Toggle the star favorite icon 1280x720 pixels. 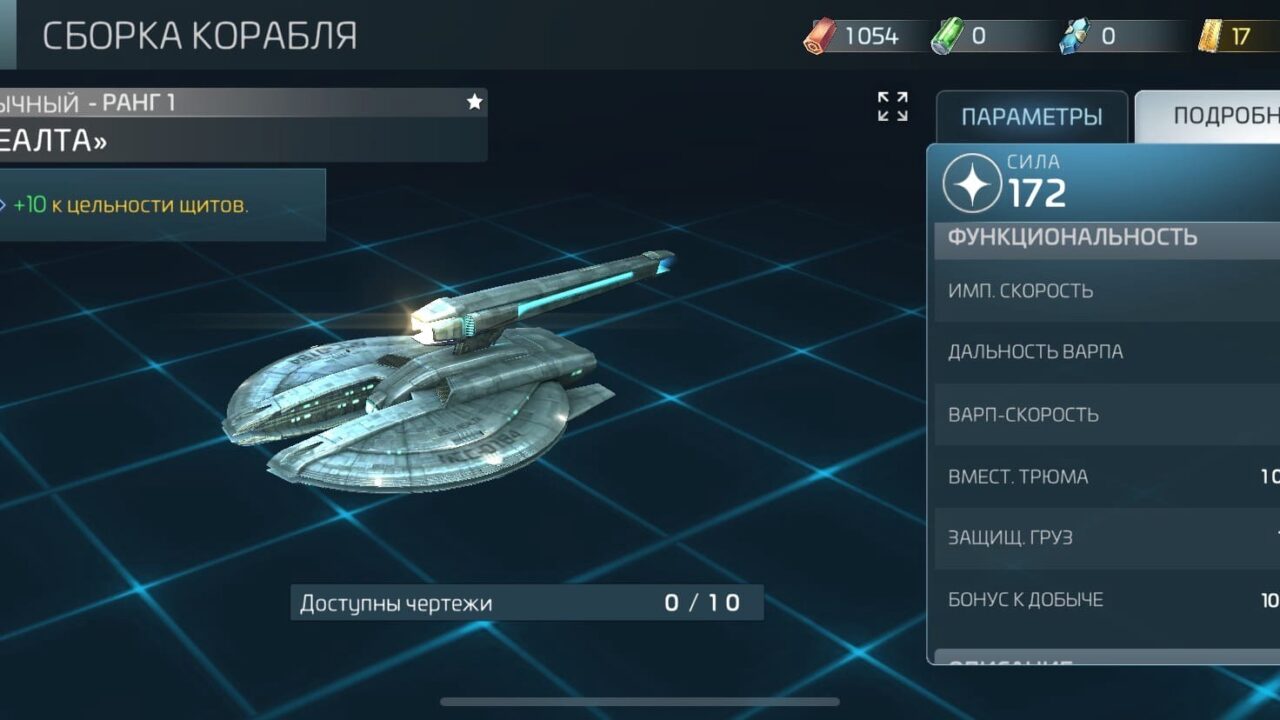click(474, 102)
